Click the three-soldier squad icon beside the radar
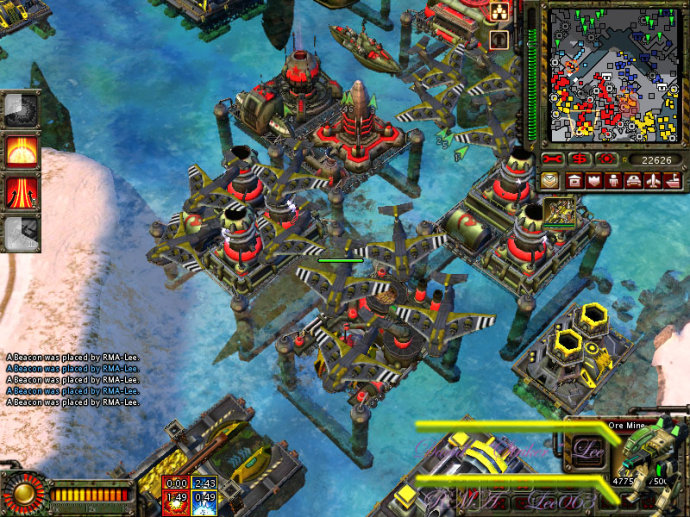The height and width of the screenshot is (517, 690). tap(500, 11)
